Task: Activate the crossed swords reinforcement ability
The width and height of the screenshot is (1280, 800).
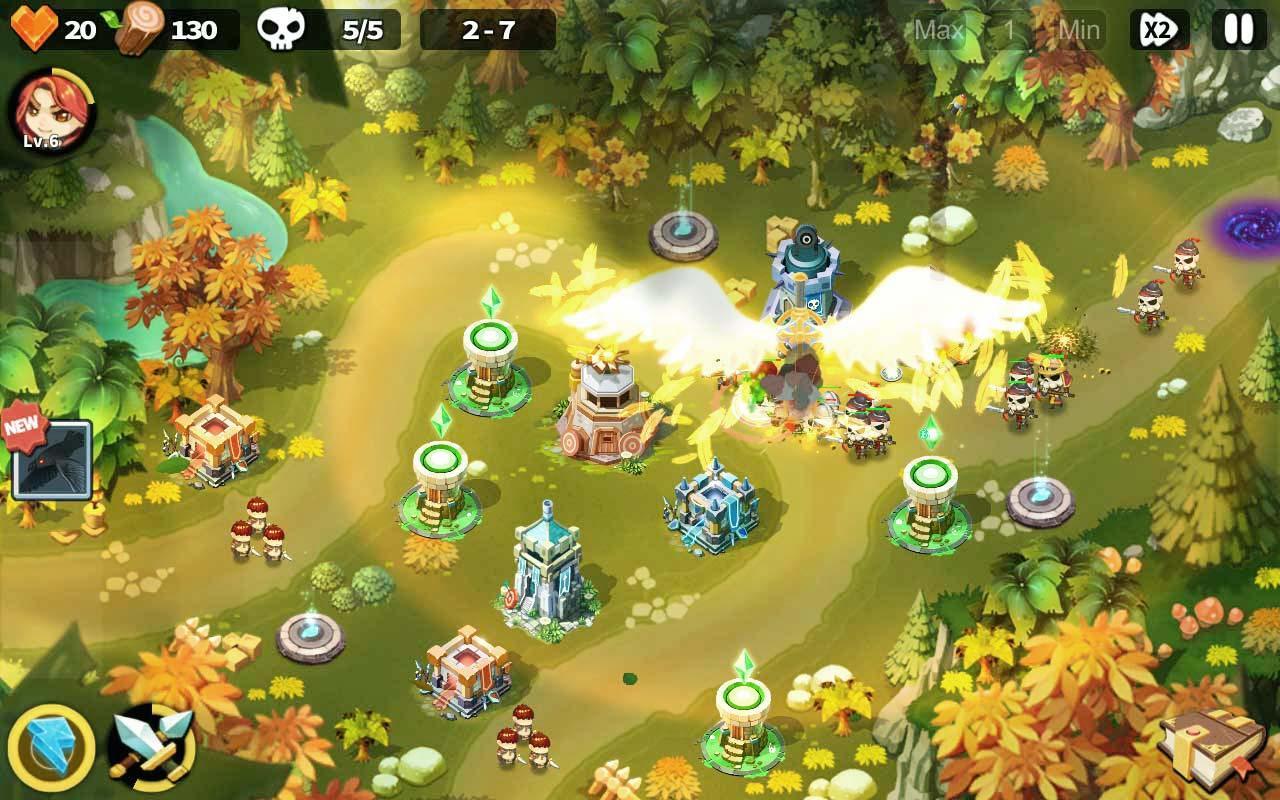Action: point(152,748)
